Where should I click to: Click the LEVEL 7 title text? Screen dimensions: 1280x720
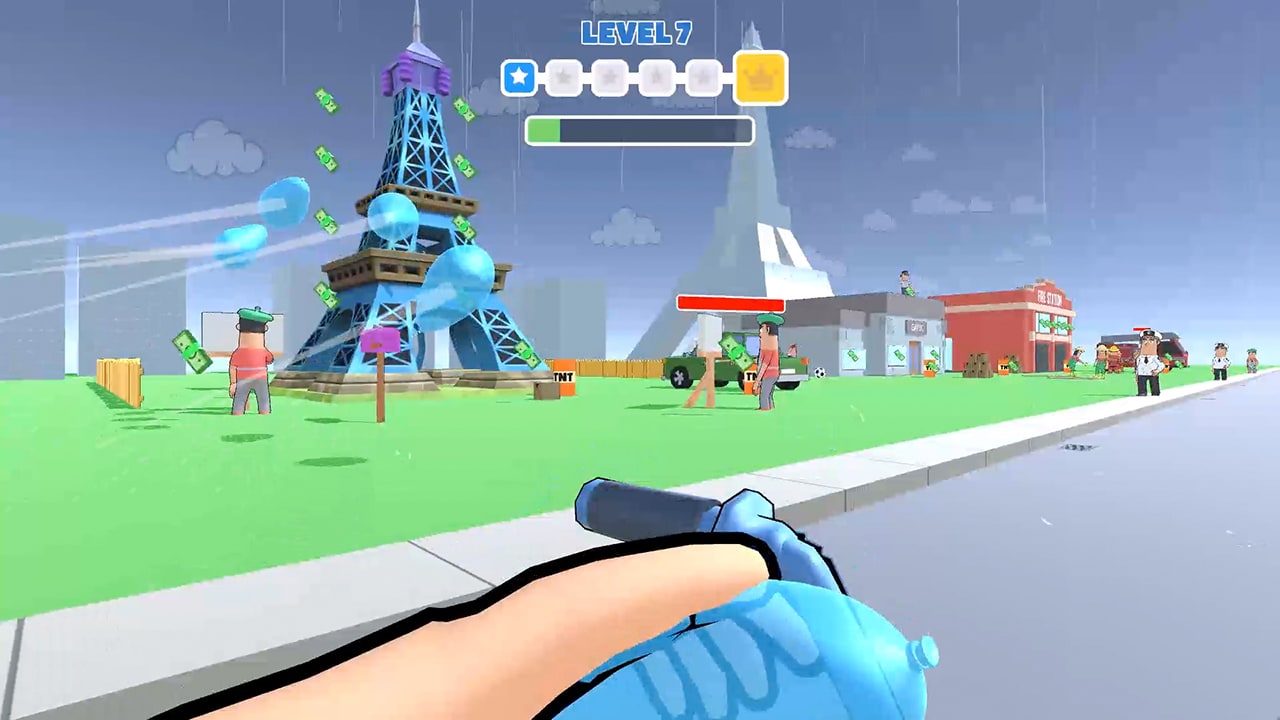coord(638,33)
